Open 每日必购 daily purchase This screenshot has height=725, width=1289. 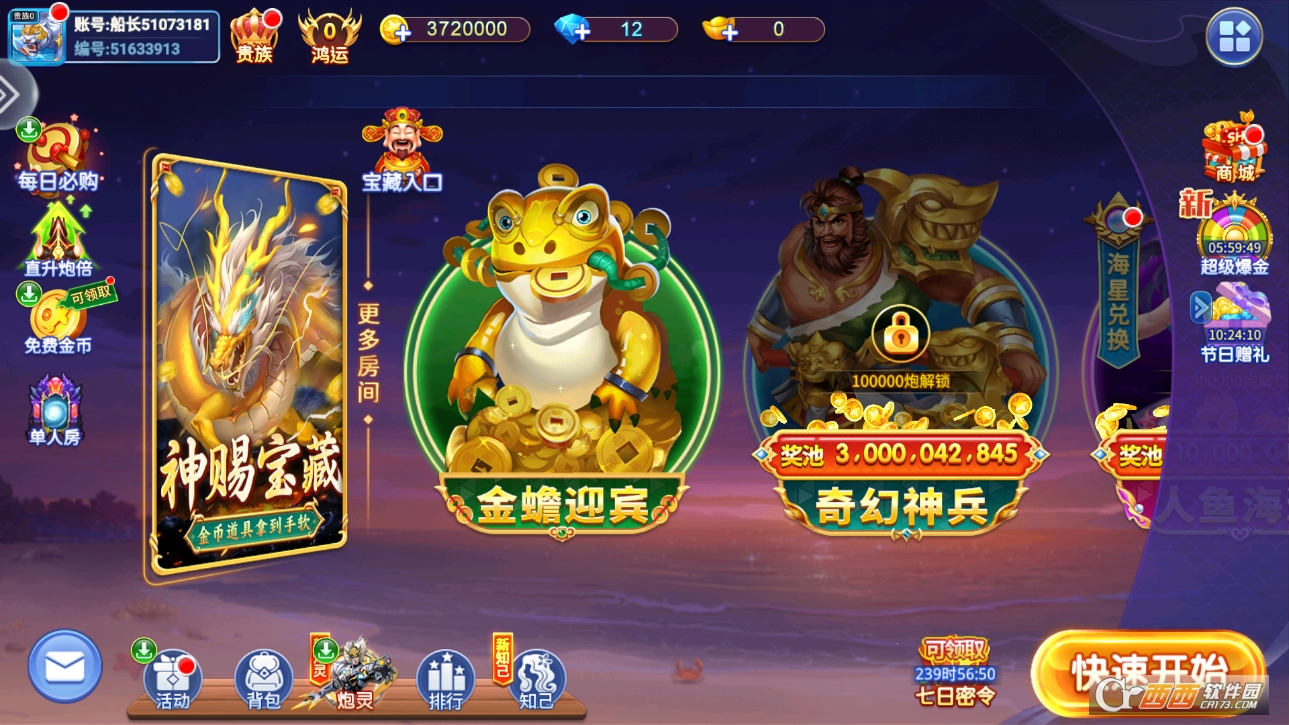pos(57,155)
